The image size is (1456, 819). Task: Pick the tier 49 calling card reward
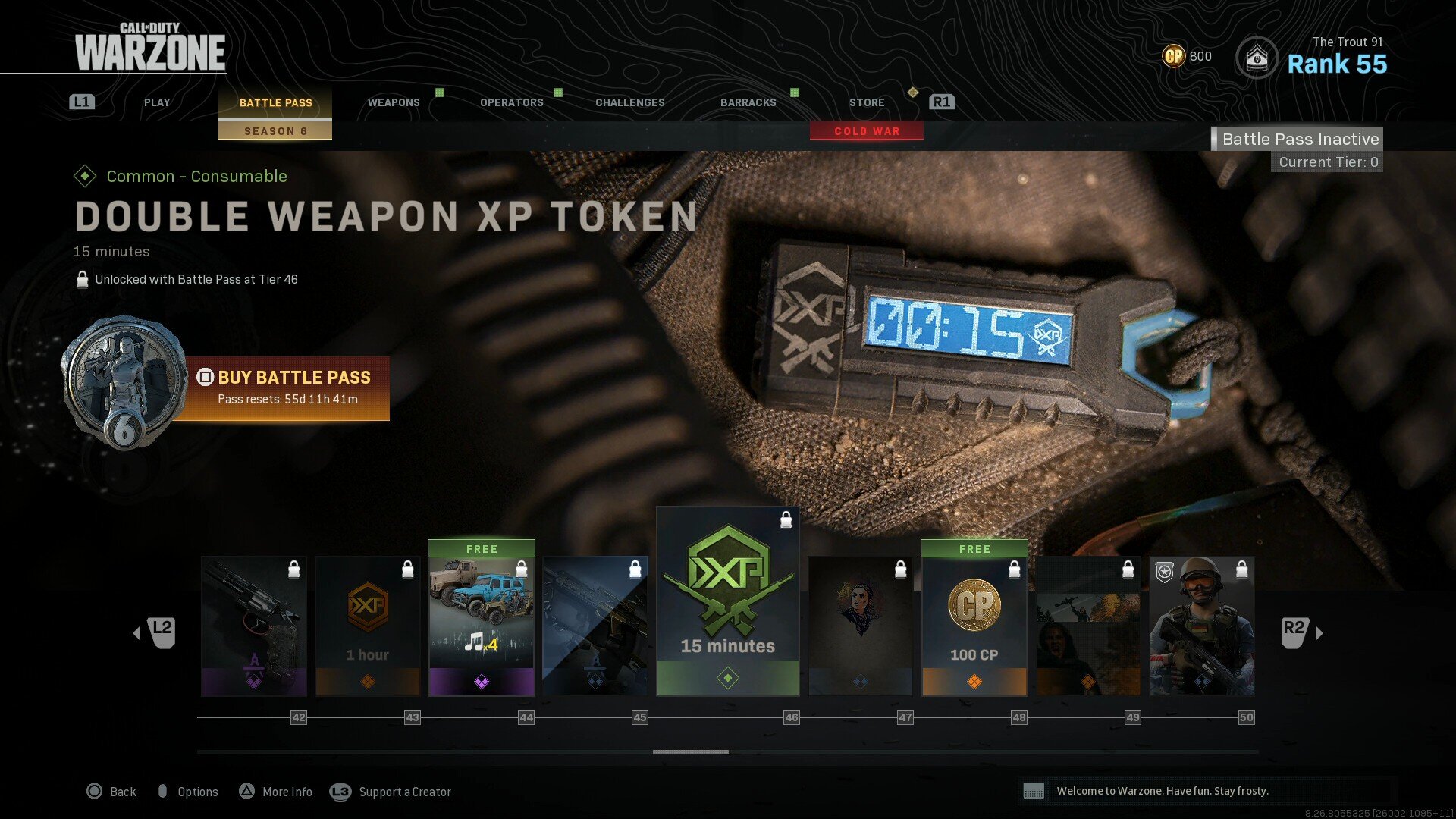click(x=1088, y=626)
